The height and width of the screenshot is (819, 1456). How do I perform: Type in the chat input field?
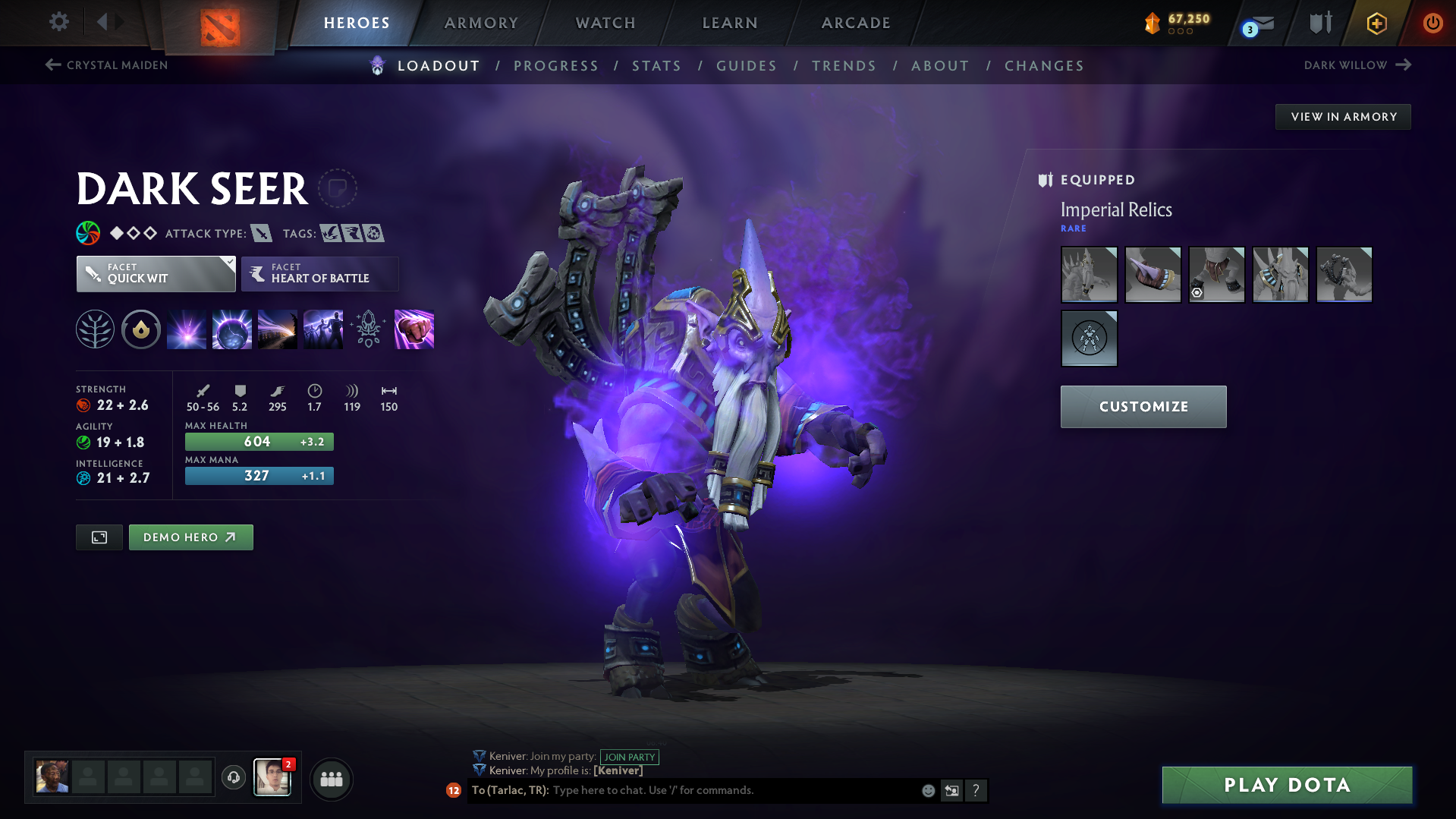[x=721, y=790]
